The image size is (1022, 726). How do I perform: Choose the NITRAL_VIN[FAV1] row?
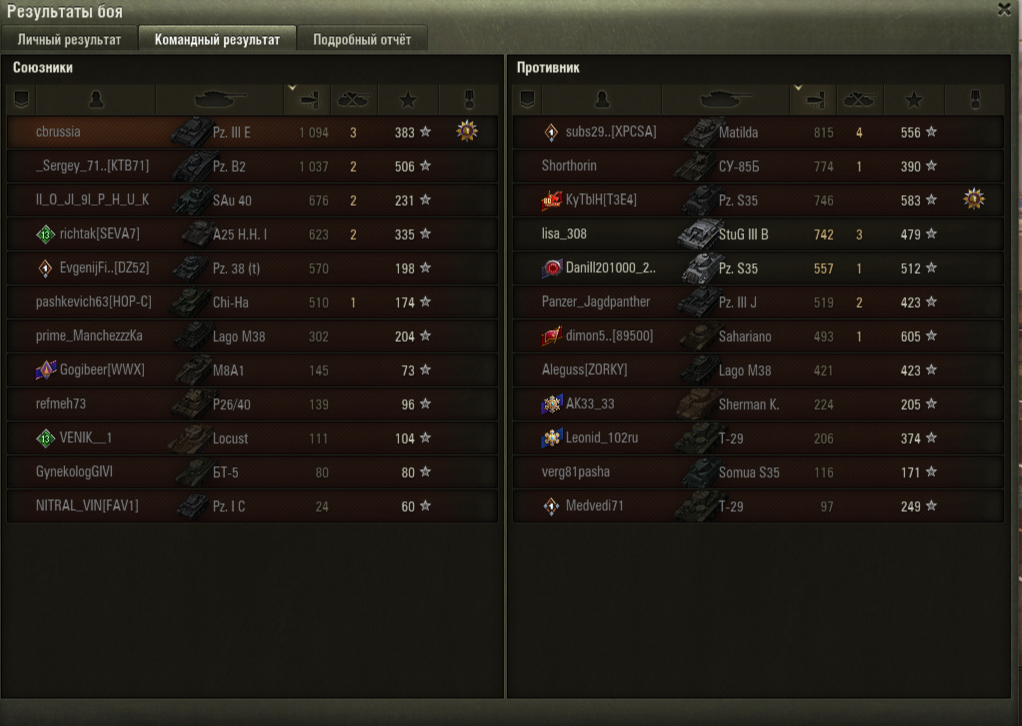coord(87,506)
